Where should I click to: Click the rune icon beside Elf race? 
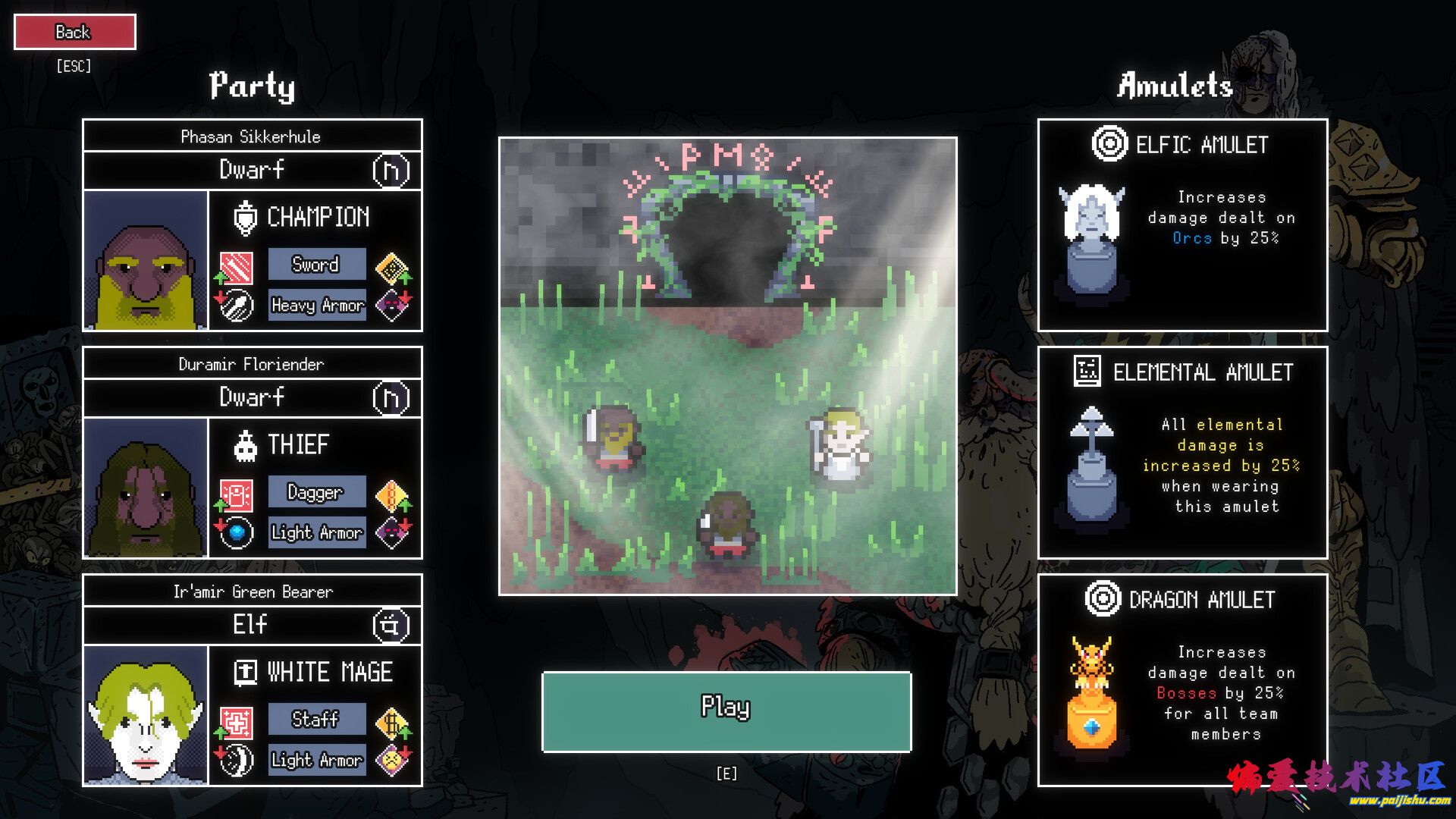391,626
